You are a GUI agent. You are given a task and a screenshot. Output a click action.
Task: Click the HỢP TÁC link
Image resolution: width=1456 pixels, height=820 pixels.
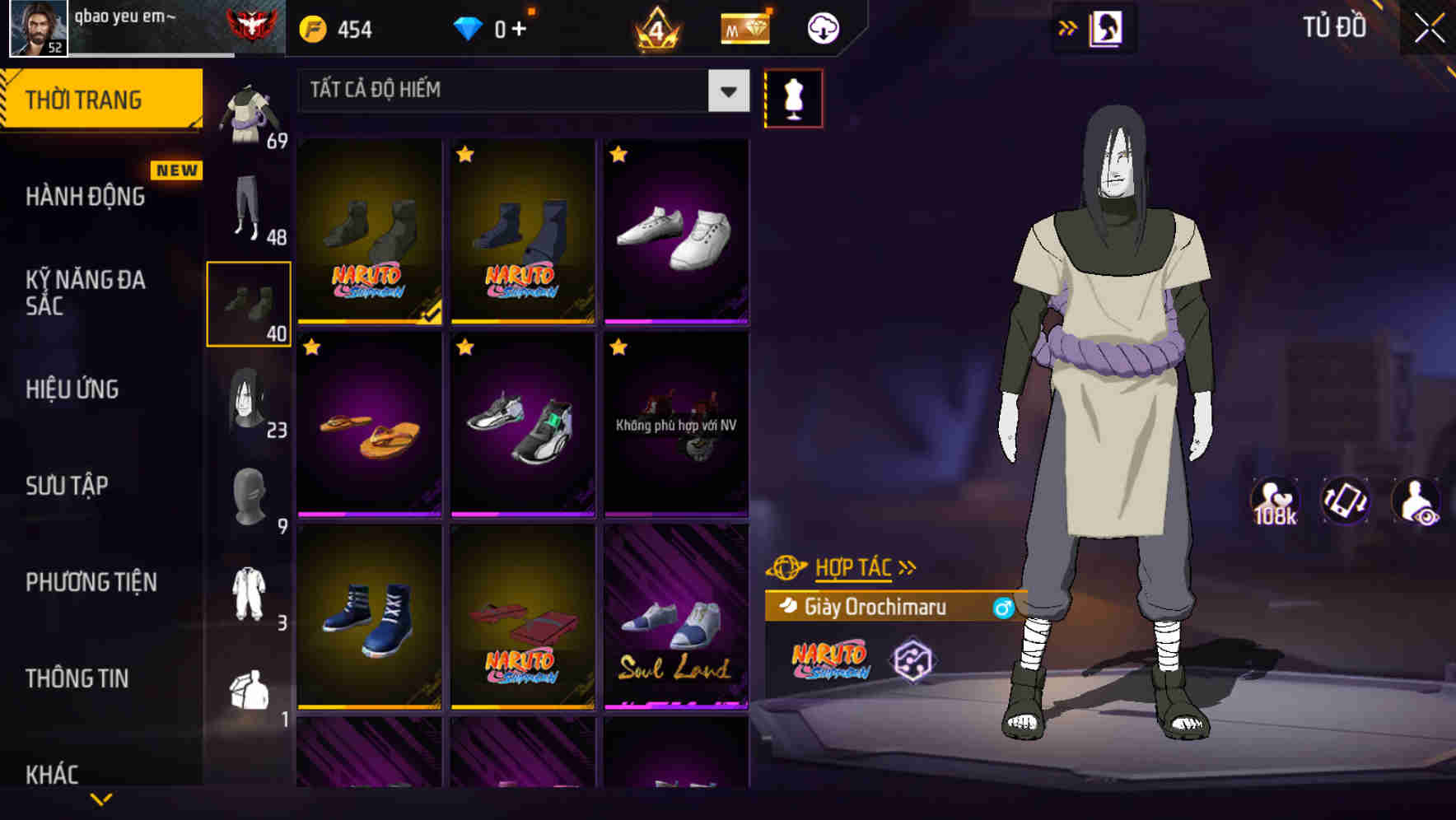852,566
